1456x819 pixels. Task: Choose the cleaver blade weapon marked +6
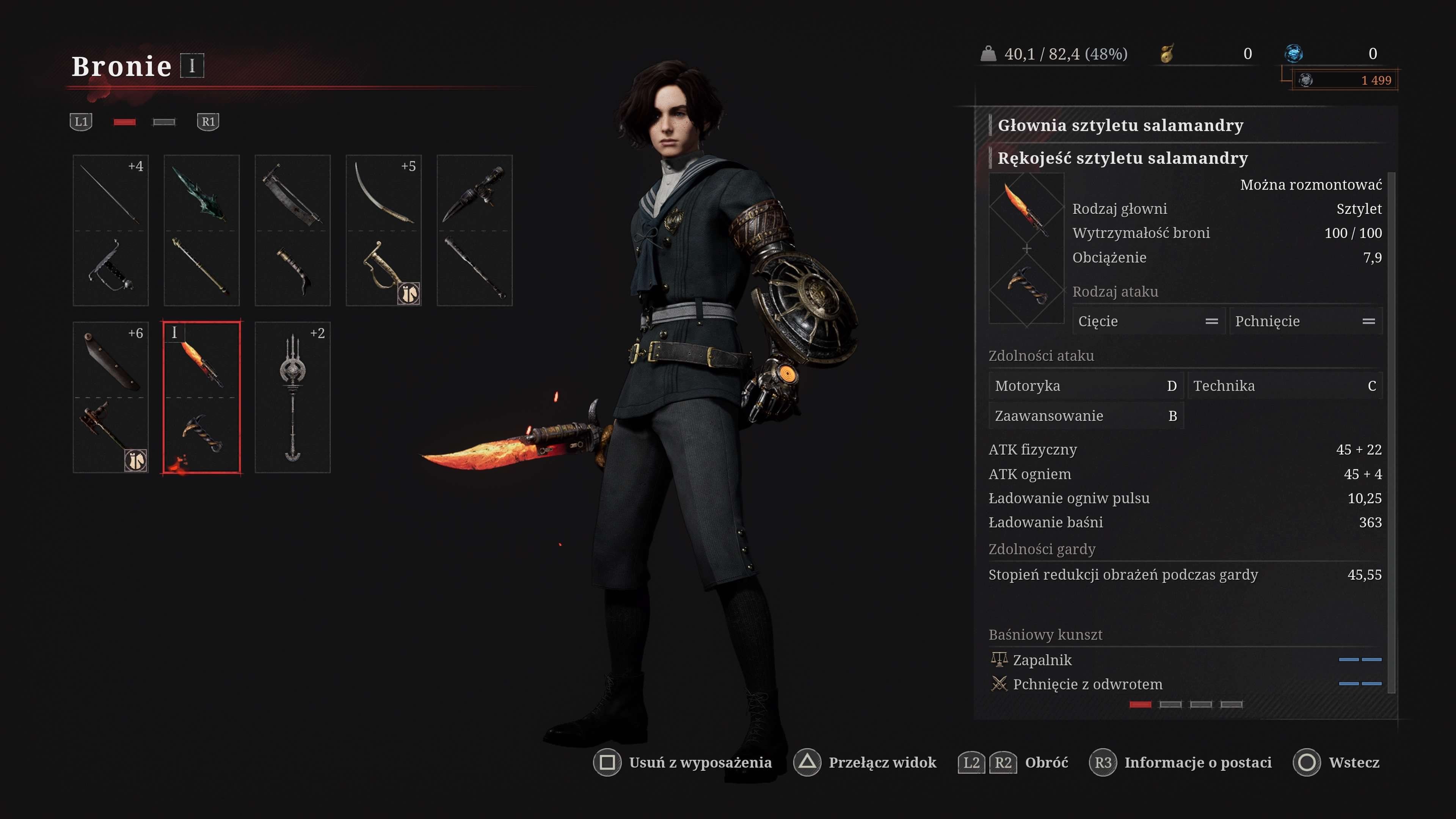point(111,397)
